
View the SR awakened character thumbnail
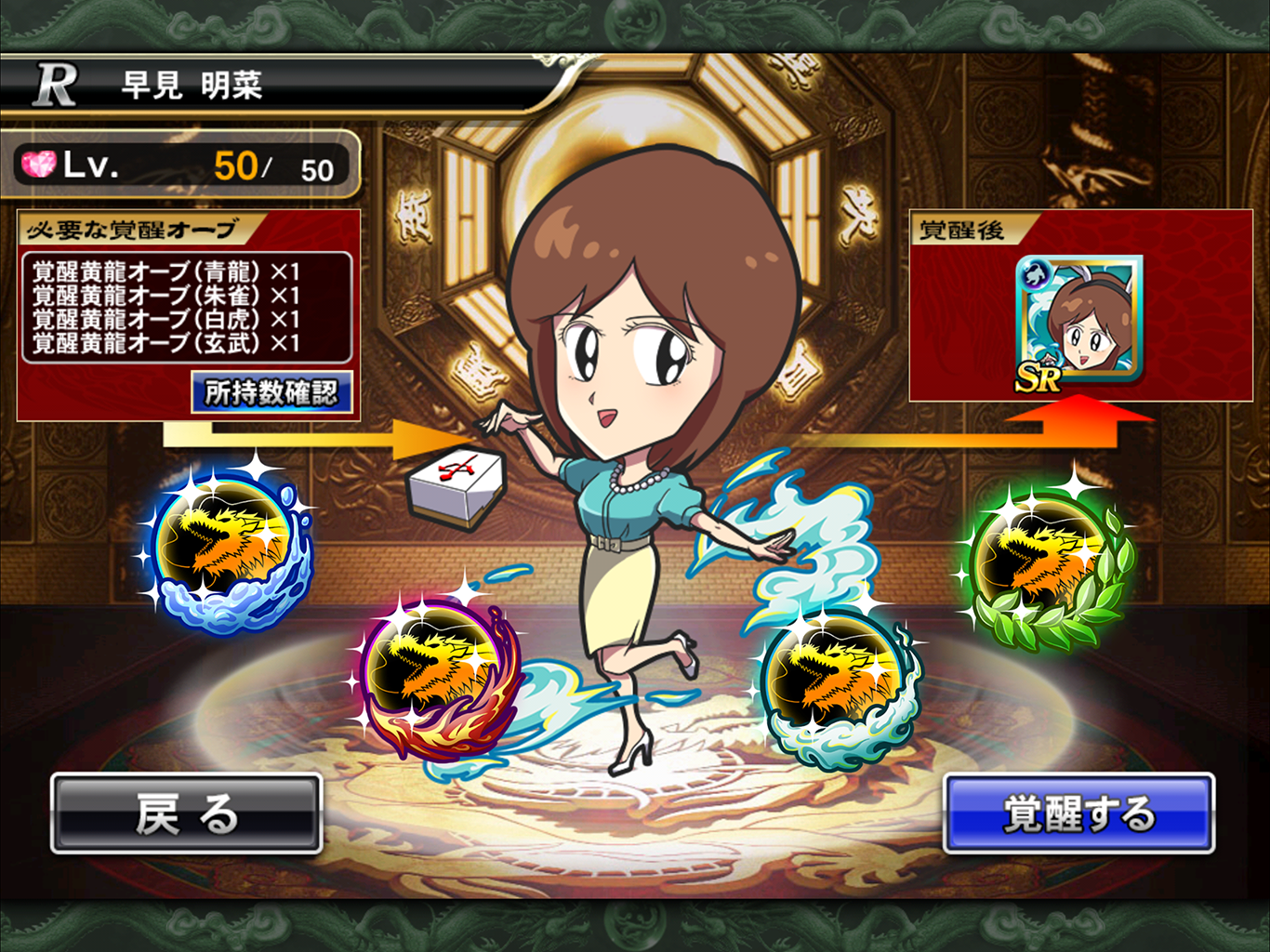coord(1079,322)
